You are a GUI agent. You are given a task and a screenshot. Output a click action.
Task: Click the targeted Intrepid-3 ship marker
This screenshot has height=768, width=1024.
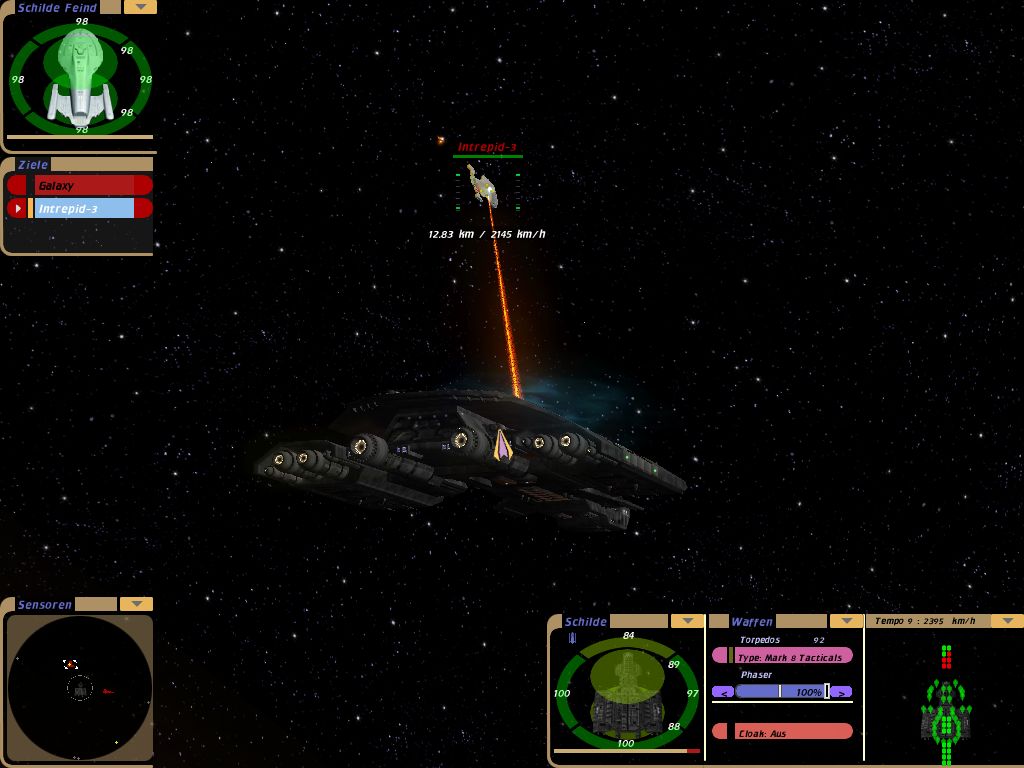point(484,186)
